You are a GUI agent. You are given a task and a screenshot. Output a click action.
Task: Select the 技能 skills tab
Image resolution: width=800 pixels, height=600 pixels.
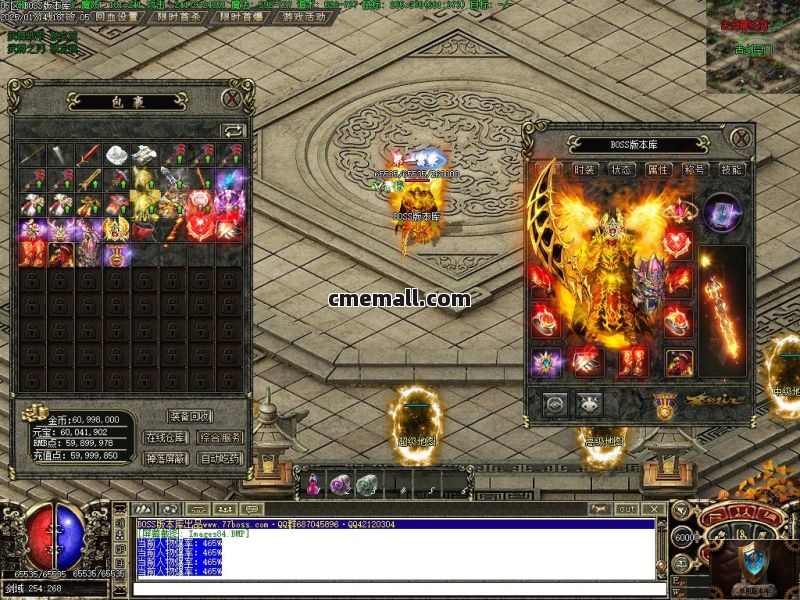tap(731, 170)
